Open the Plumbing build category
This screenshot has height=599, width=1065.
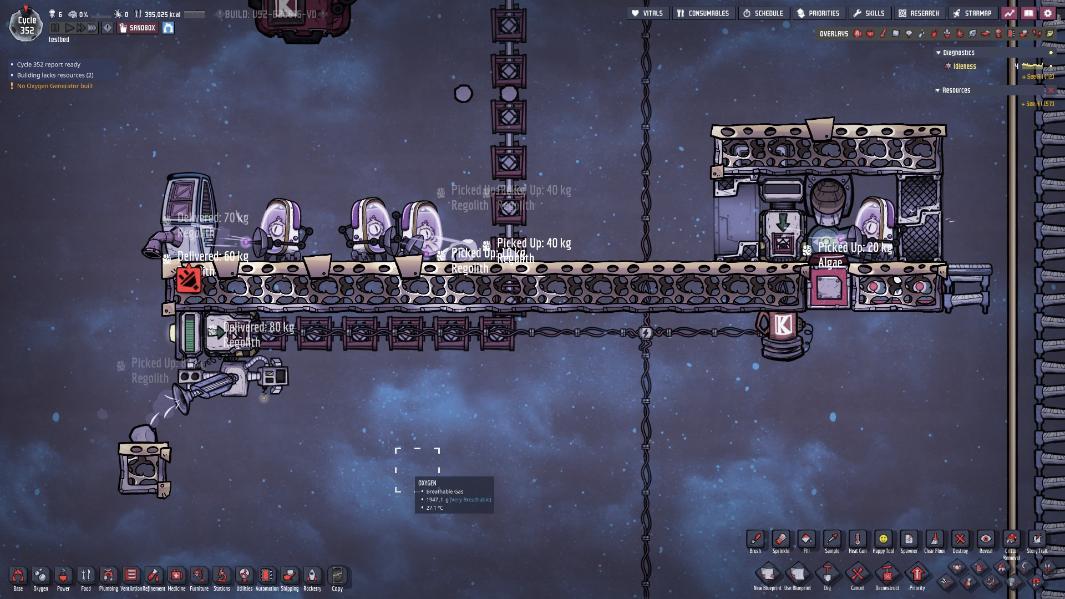(x=108, y=576)
